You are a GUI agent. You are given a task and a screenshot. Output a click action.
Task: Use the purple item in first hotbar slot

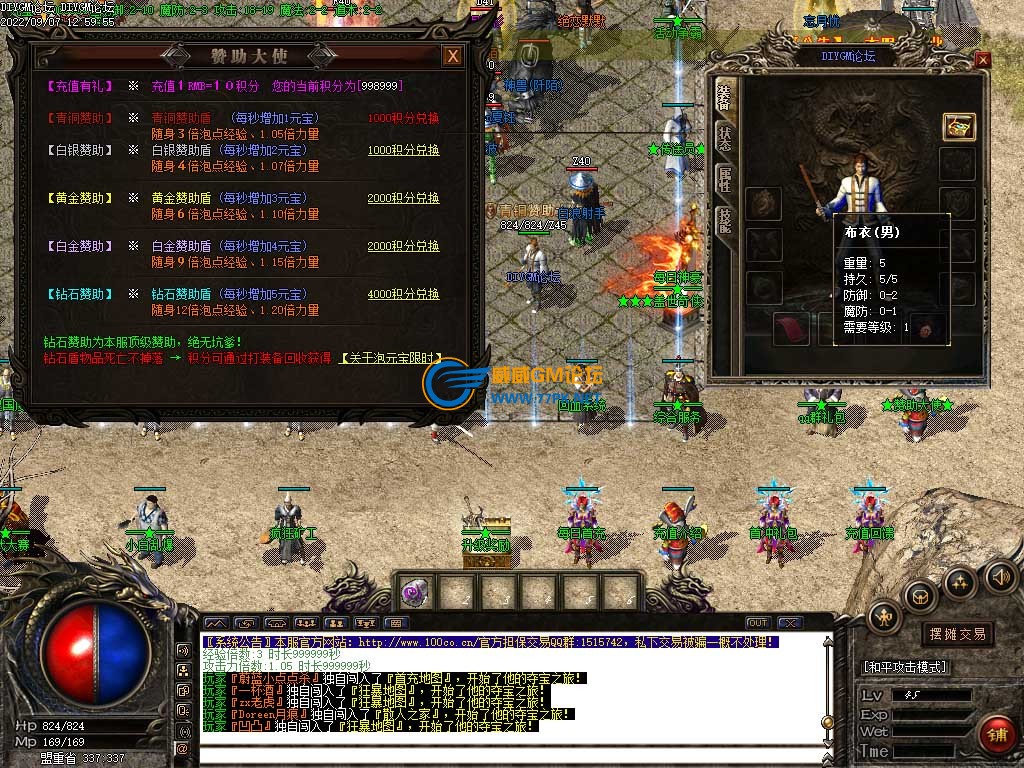coord(412,593)
